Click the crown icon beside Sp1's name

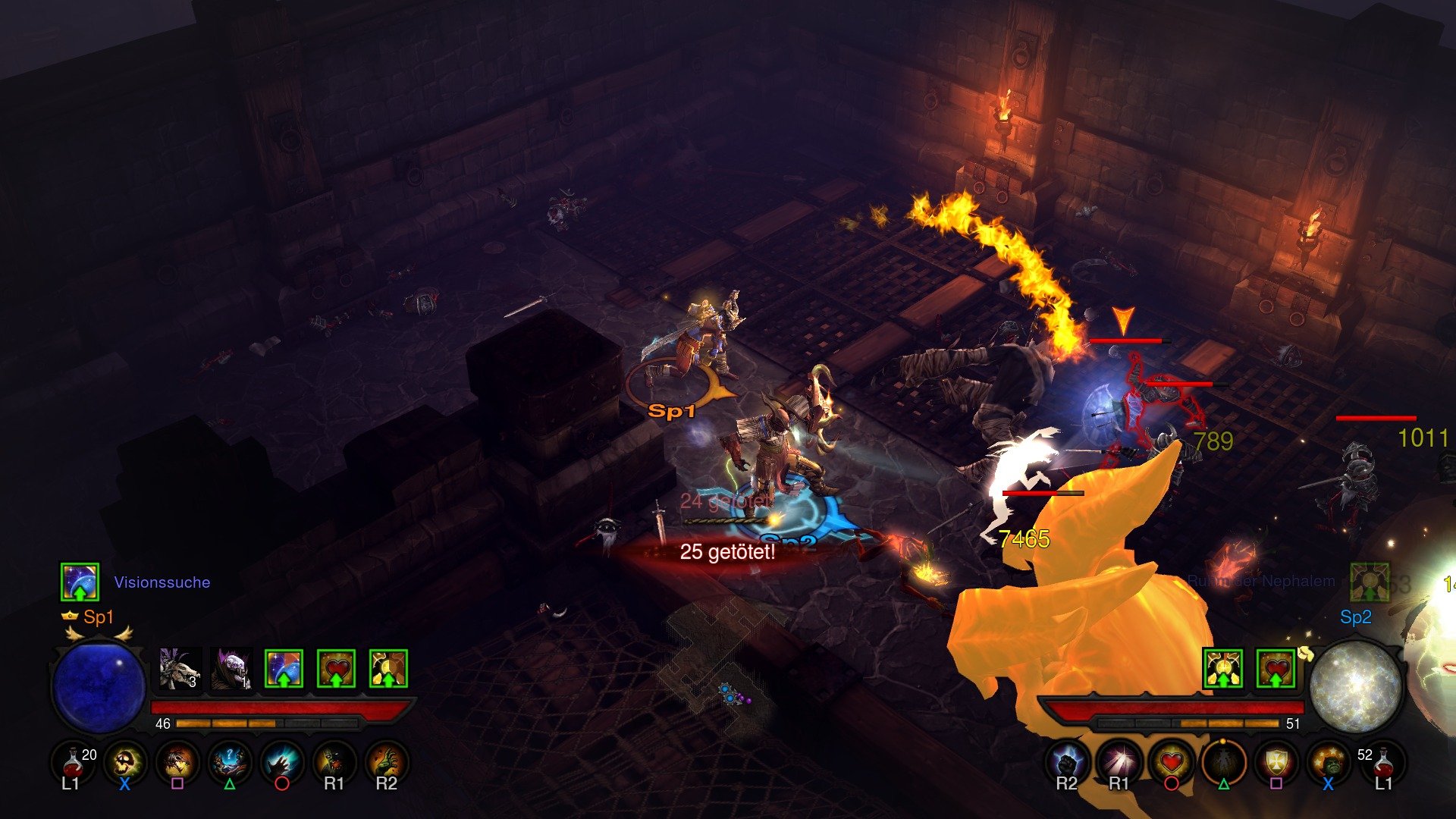pos(68,617)
